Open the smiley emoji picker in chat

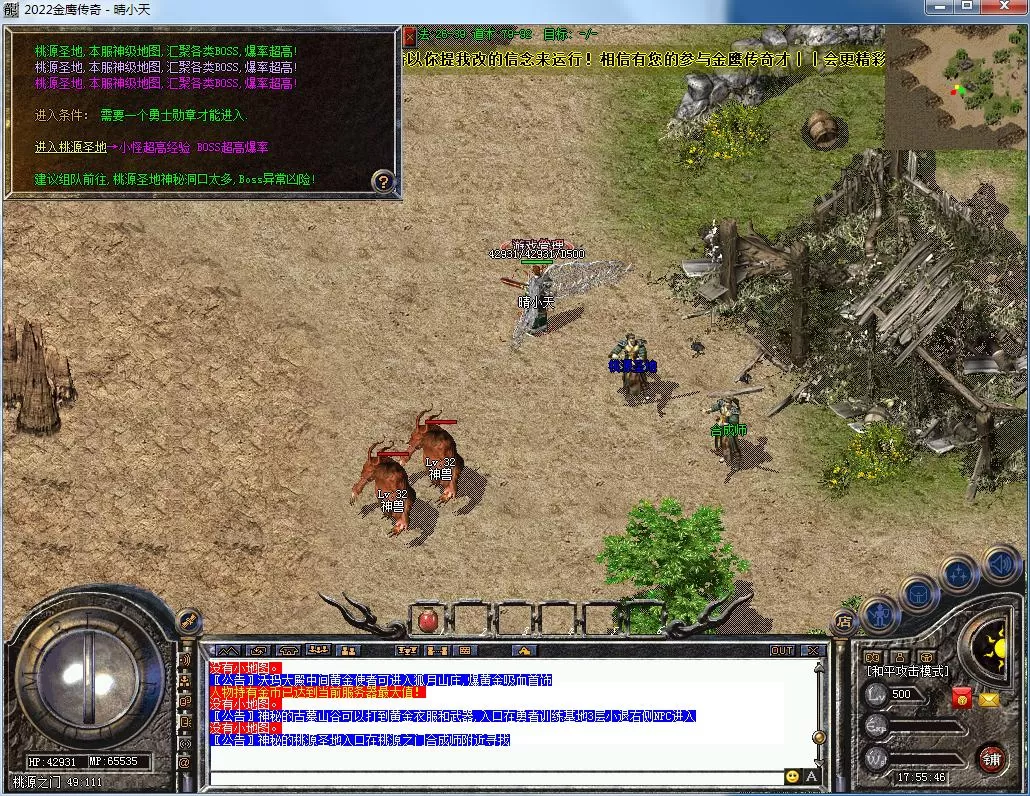coord(792,776)
